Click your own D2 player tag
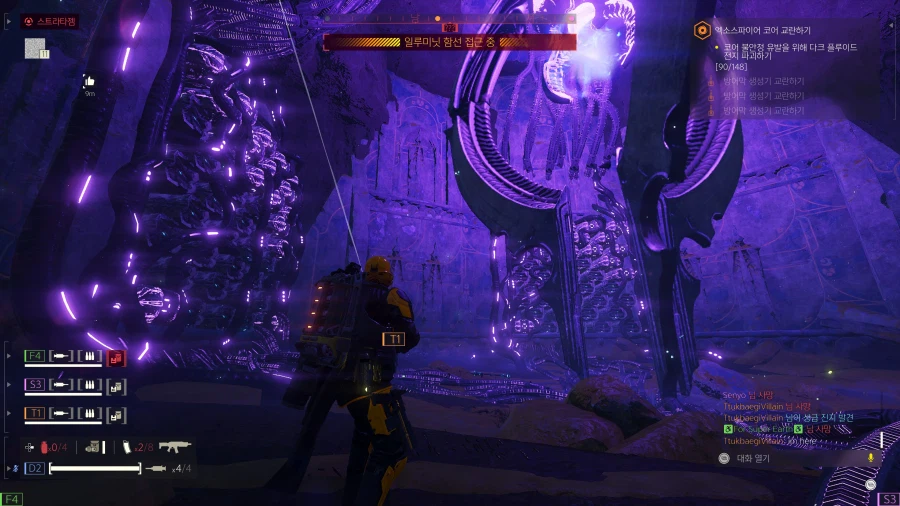Viewport: 900px width, 506px height. coord(34,468)
